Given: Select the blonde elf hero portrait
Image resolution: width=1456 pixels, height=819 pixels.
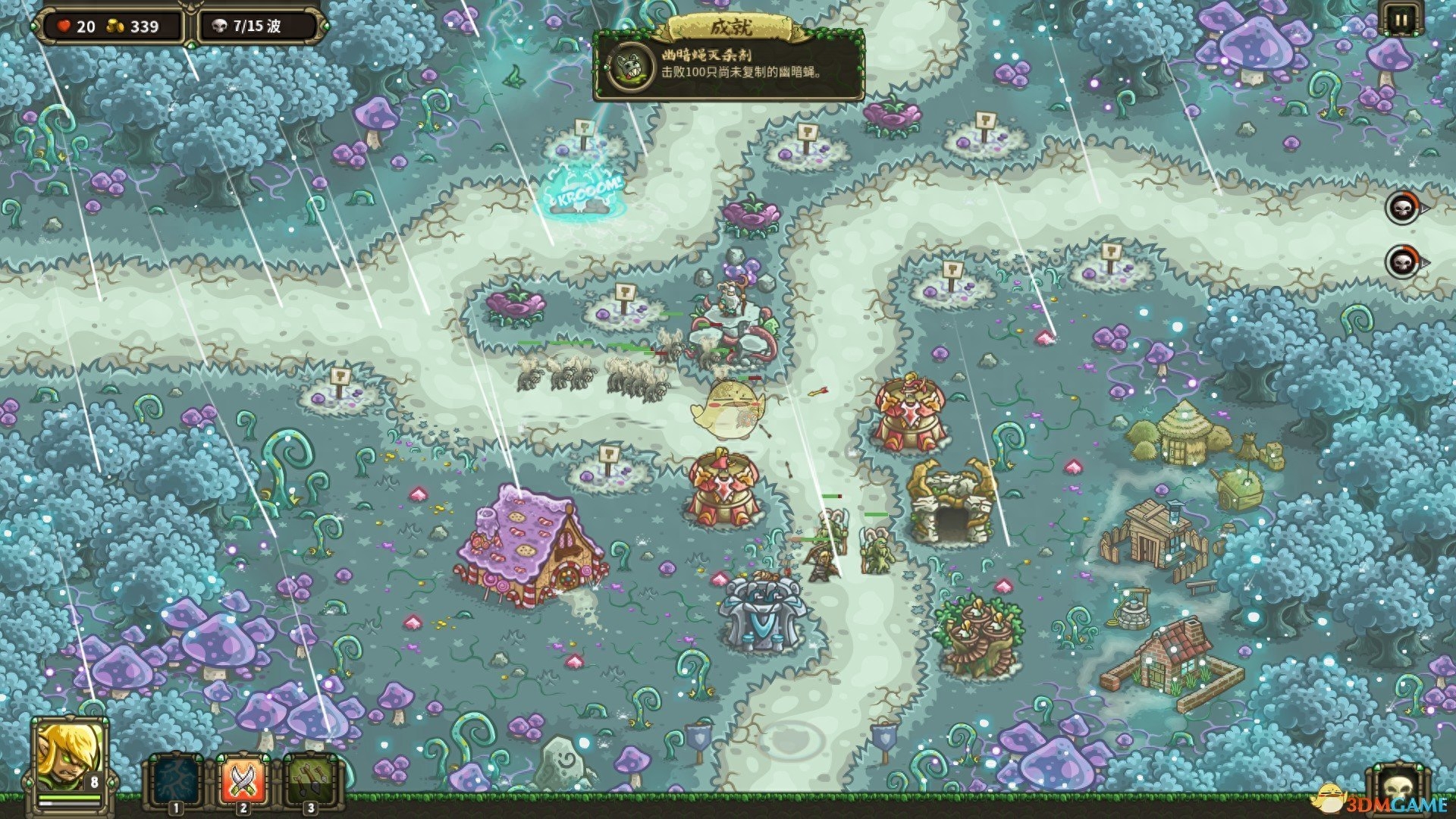Looking at the screenshot, I should coord(68,758).
